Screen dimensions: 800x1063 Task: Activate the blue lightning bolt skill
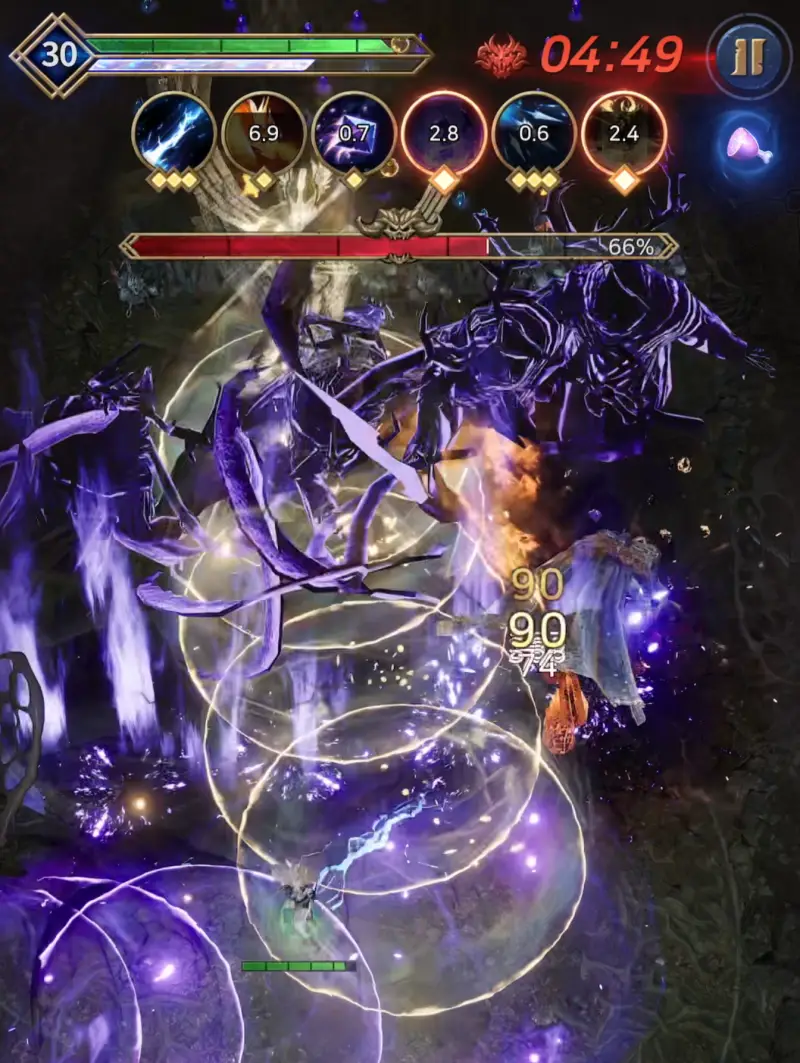pyautogui.click(x=174, y=132)
